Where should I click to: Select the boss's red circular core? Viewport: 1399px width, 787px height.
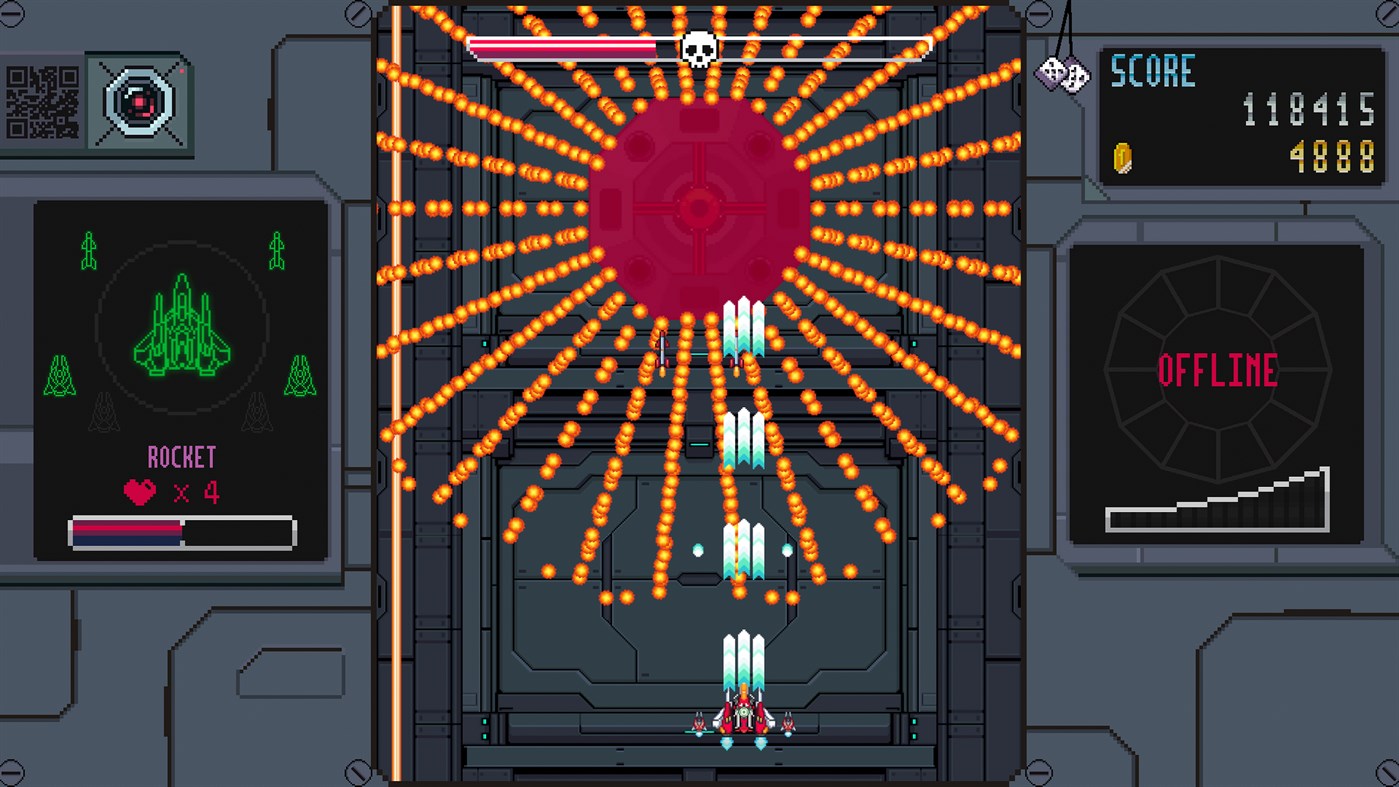click(700, 208)
